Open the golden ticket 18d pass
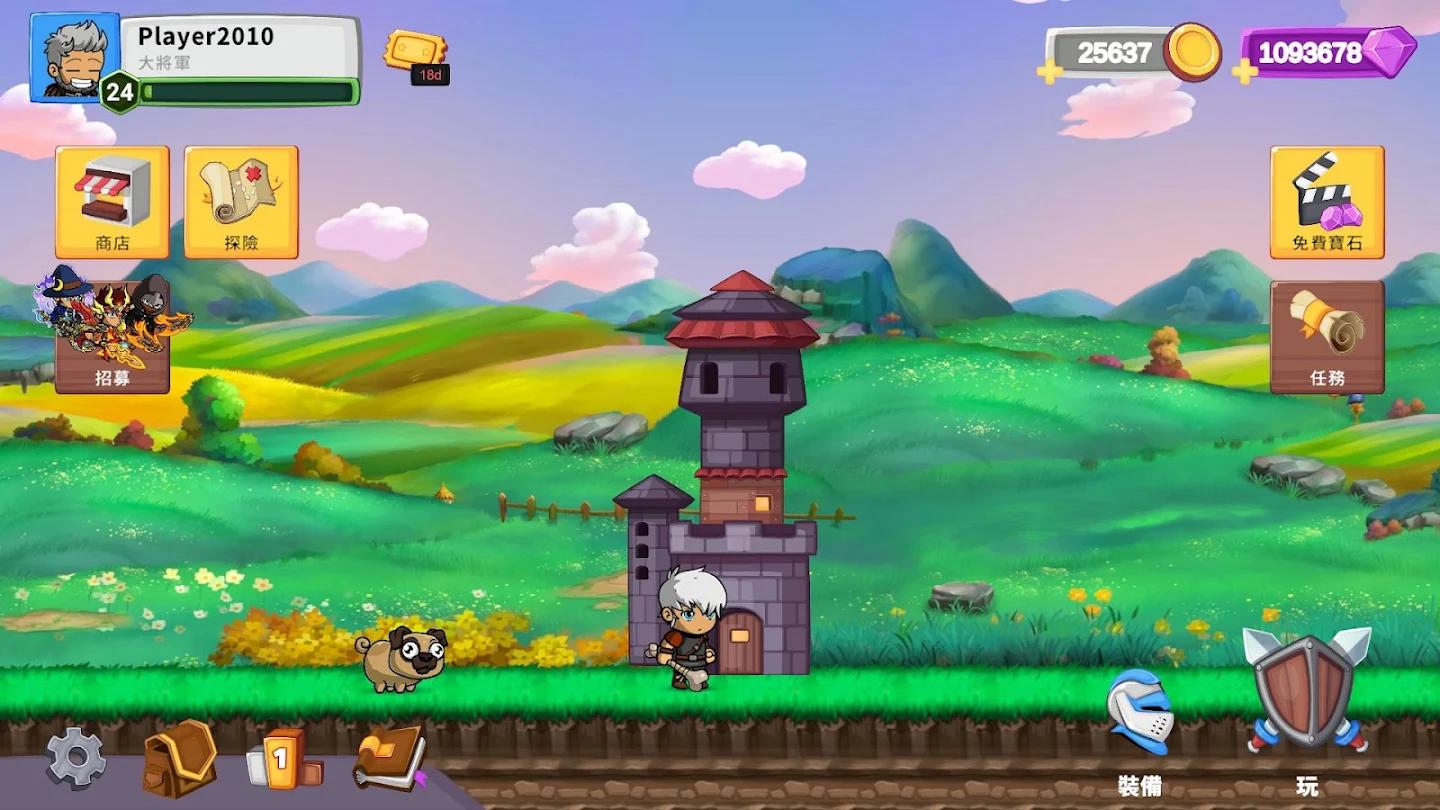 [x=416, y=54]
